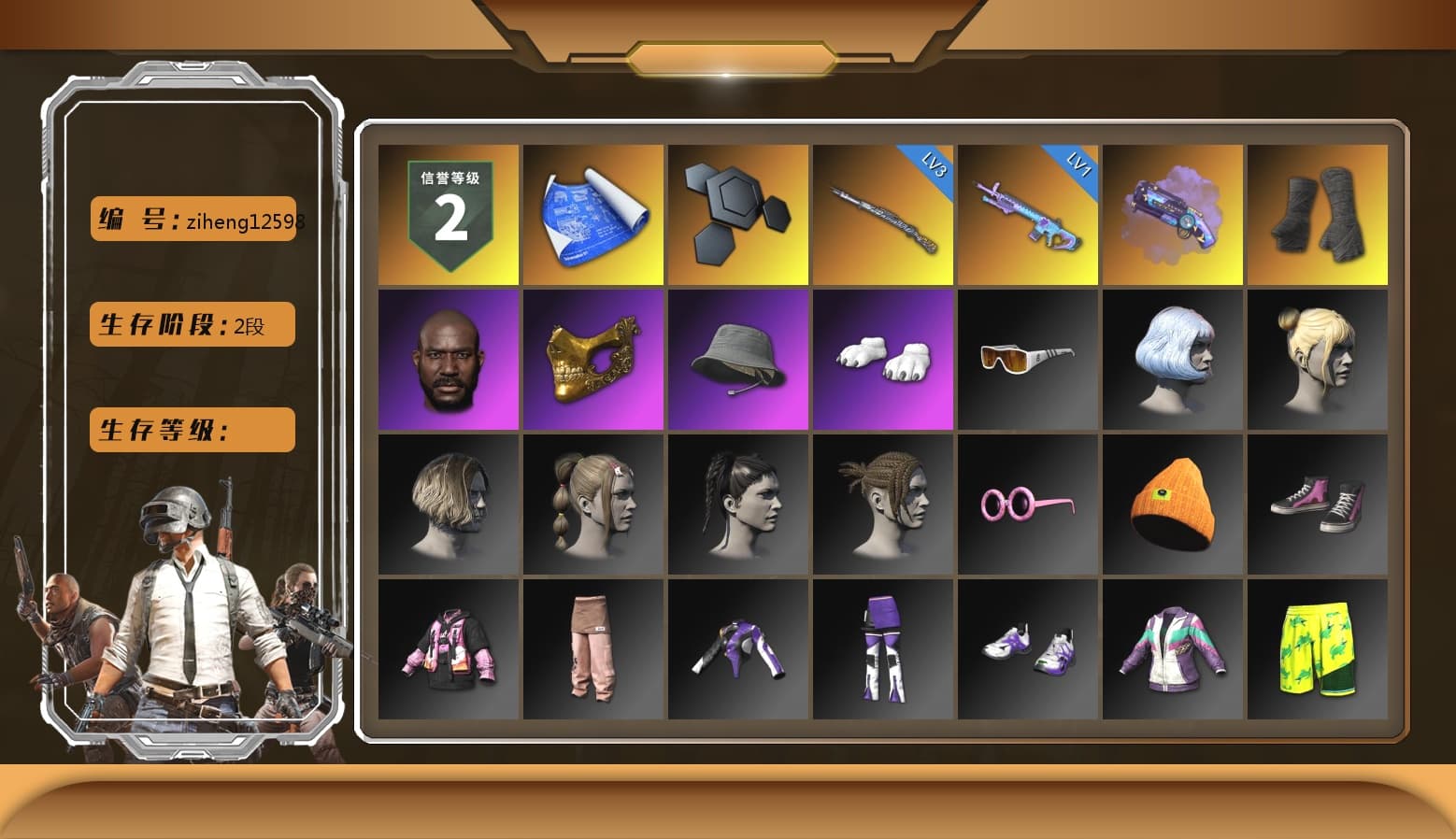Image resolution: width=1456 pixels, height=839 pixels.
Task: Select the white paw gloves item
Action: point(883,360)
